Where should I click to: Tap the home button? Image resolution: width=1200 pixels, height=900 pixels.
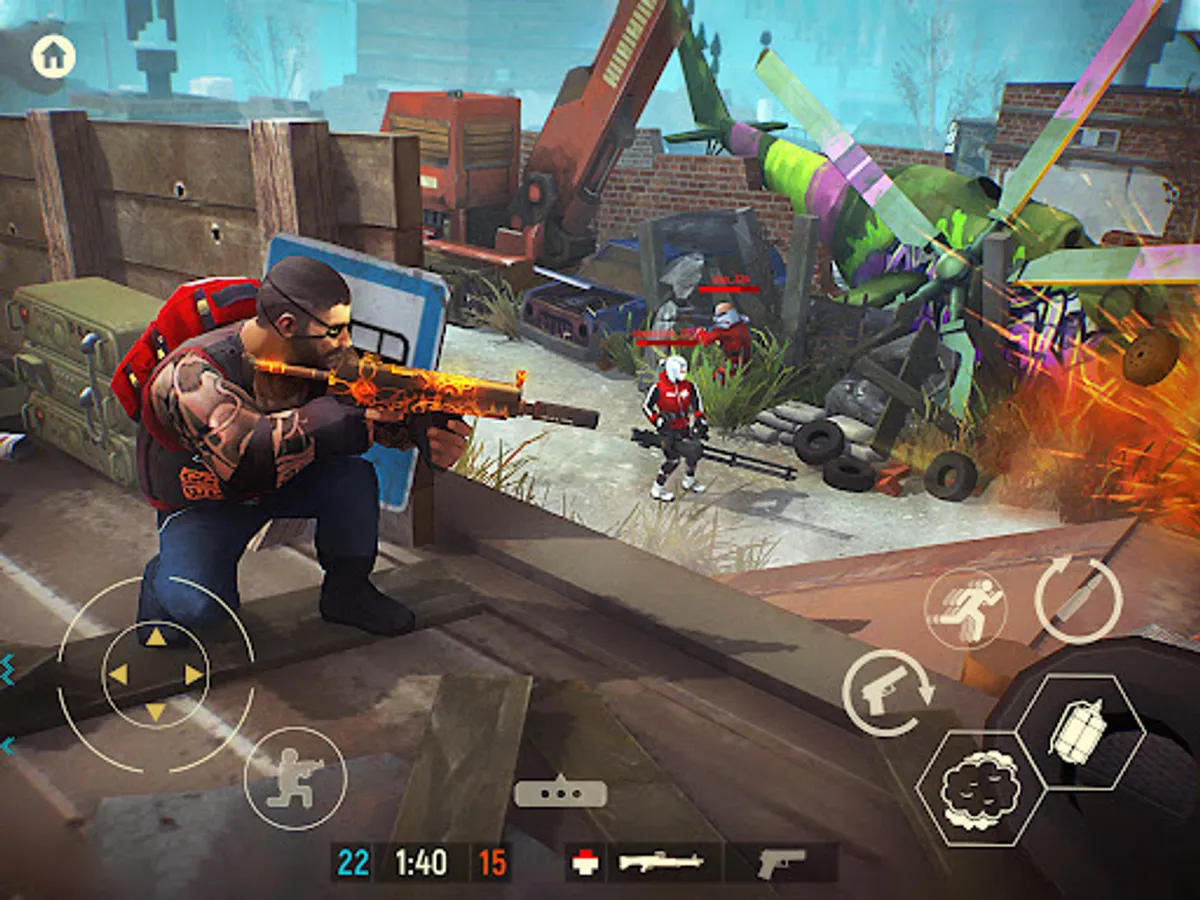pos(53,56)
